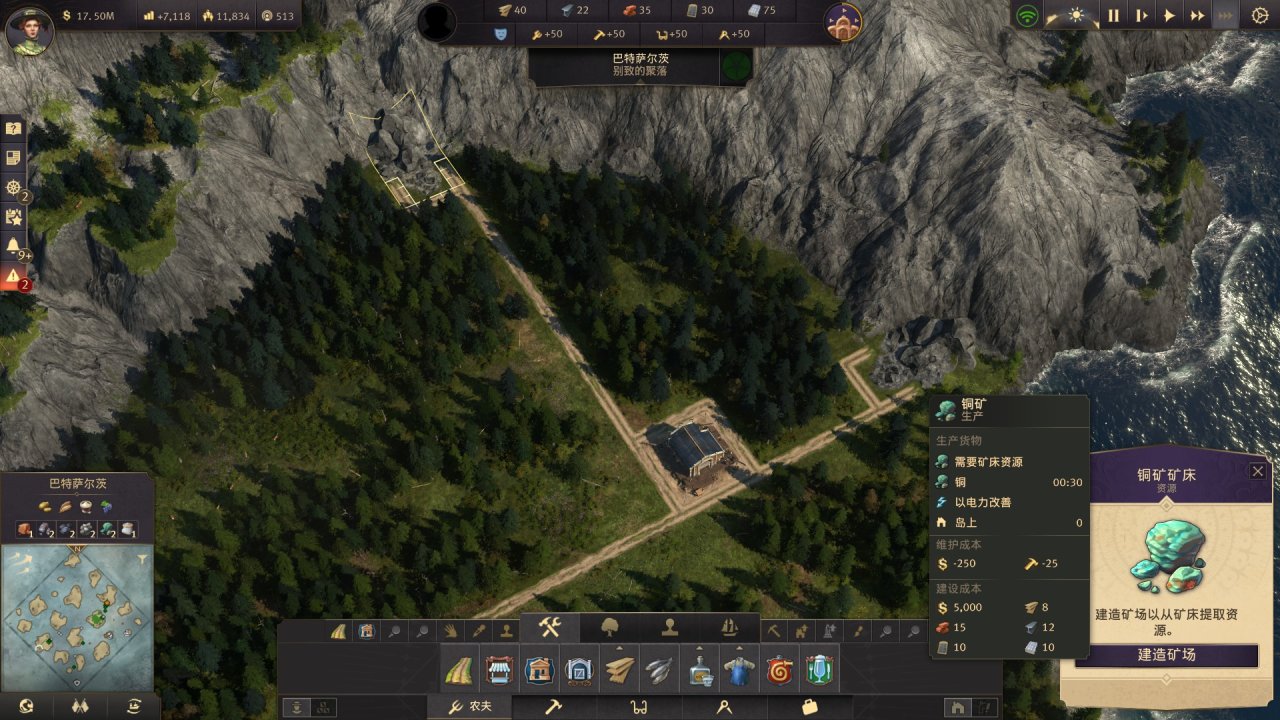Image resolution: width=1280 pixels, height=720 pixels.
Task: Switch to the worker hammer tier tab
Action: pos(553,707)
